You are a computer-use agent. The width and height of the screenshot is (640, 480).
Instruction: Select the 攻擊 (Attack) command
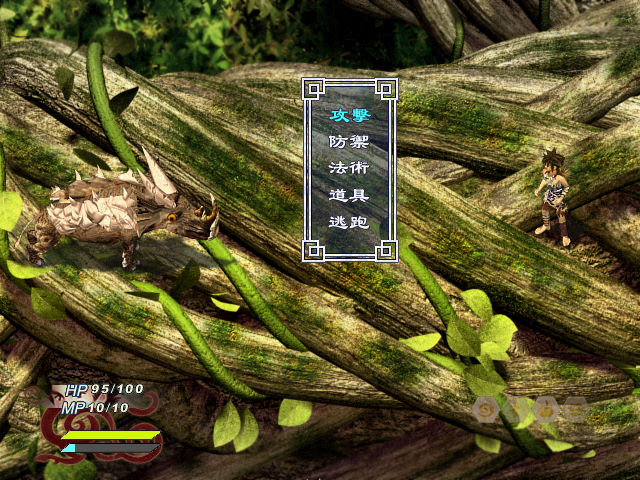349,115
